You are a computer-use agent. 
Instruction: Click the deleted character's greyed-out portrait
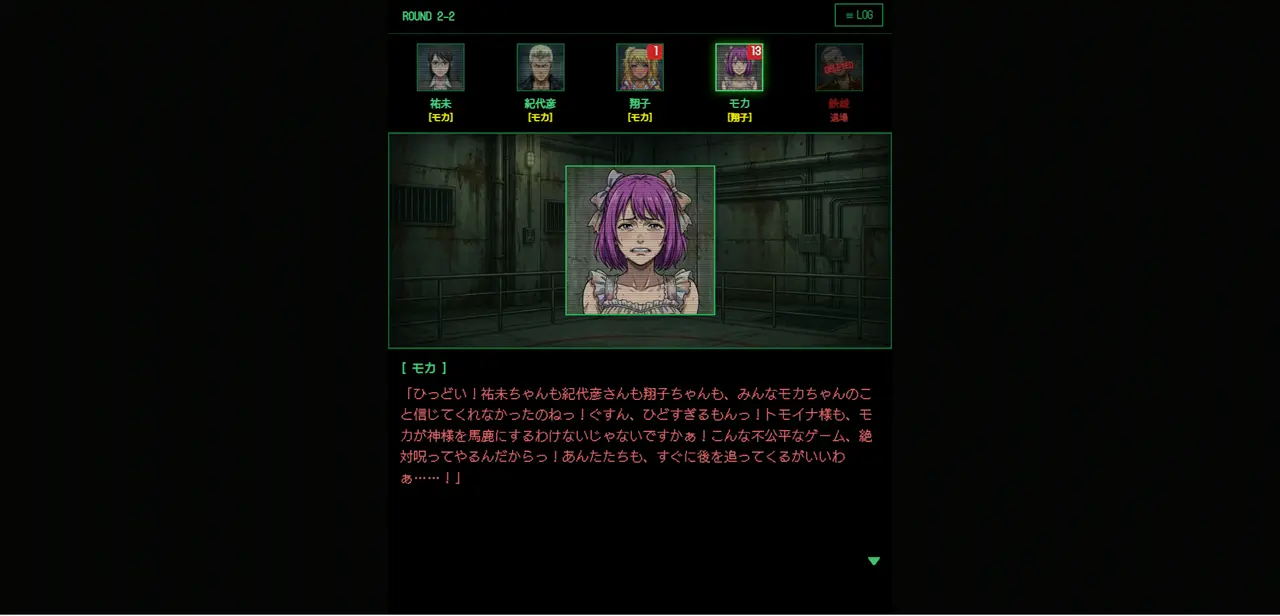tap(838, 67)
